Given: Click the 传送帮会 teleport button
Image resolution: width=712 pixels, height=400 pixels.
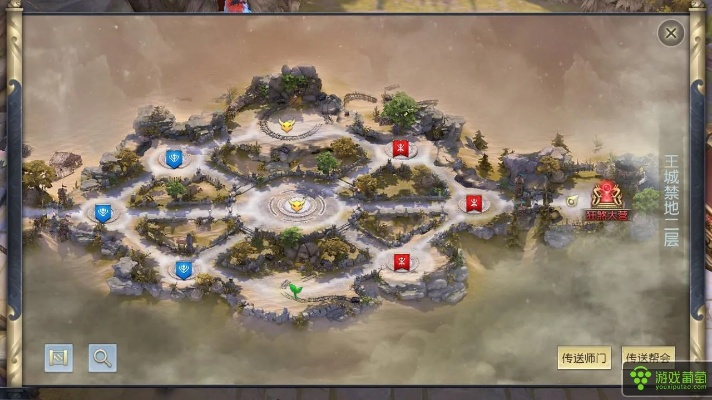Looking at the screenshot, I should 648,357.
